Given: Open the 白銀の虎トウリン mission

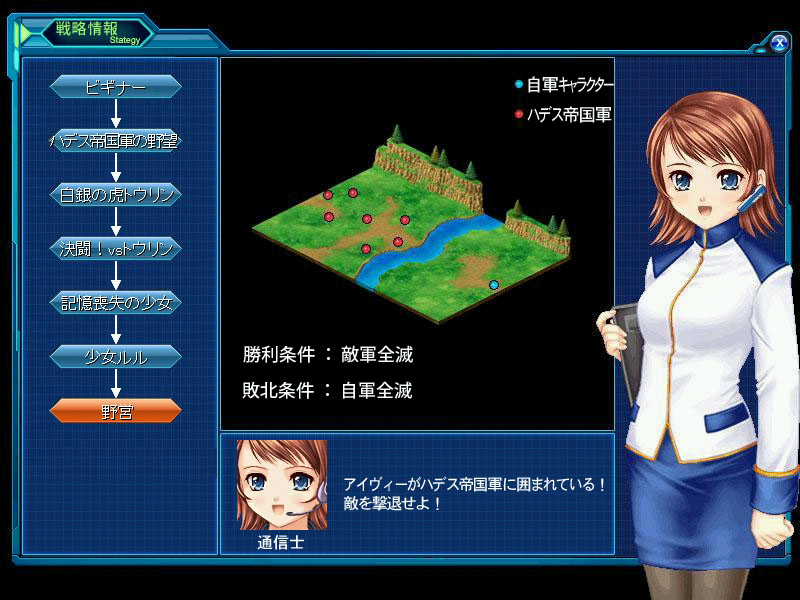Looking at the screenshot, I should click(116, 195).
